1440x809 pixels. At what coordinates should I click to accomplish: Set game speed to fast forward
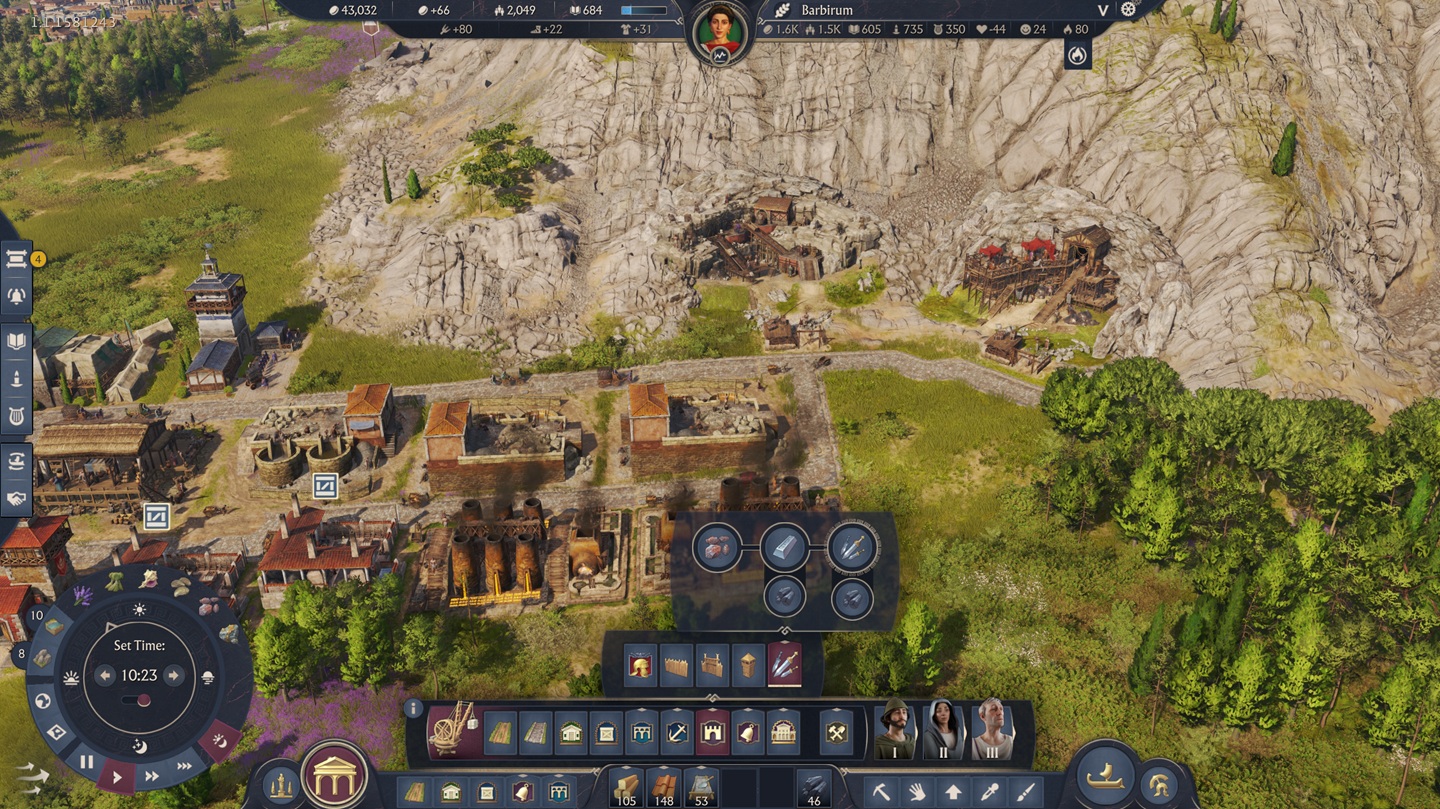click(152, 775)
